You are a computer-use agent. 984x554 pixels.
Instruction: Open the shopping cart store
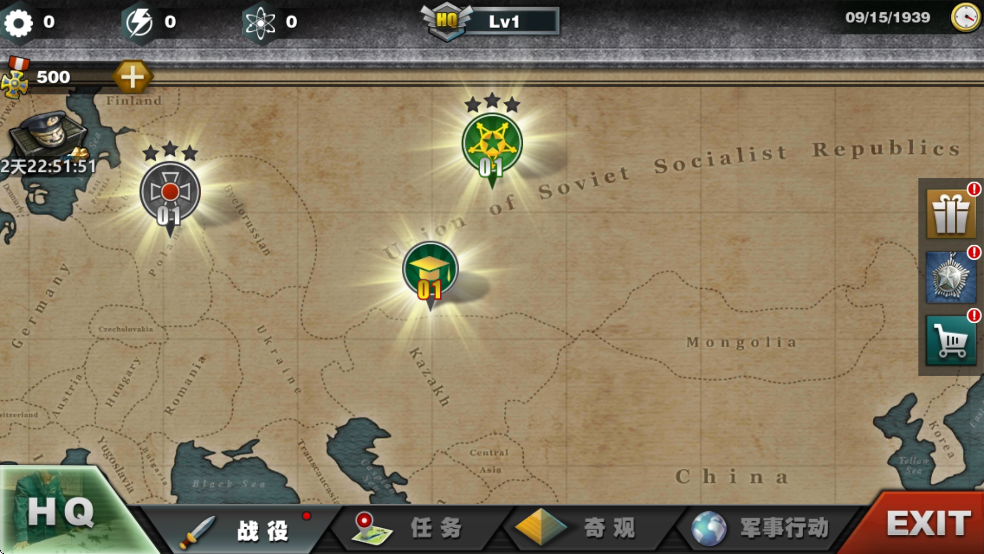tap(950, 341)
